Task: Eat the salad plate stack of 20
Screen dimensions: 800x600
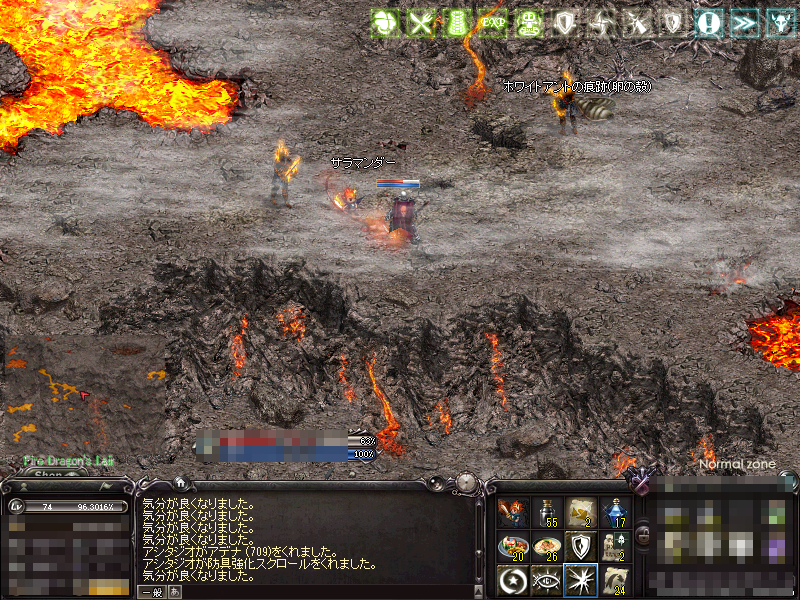Action: [513, 546]
